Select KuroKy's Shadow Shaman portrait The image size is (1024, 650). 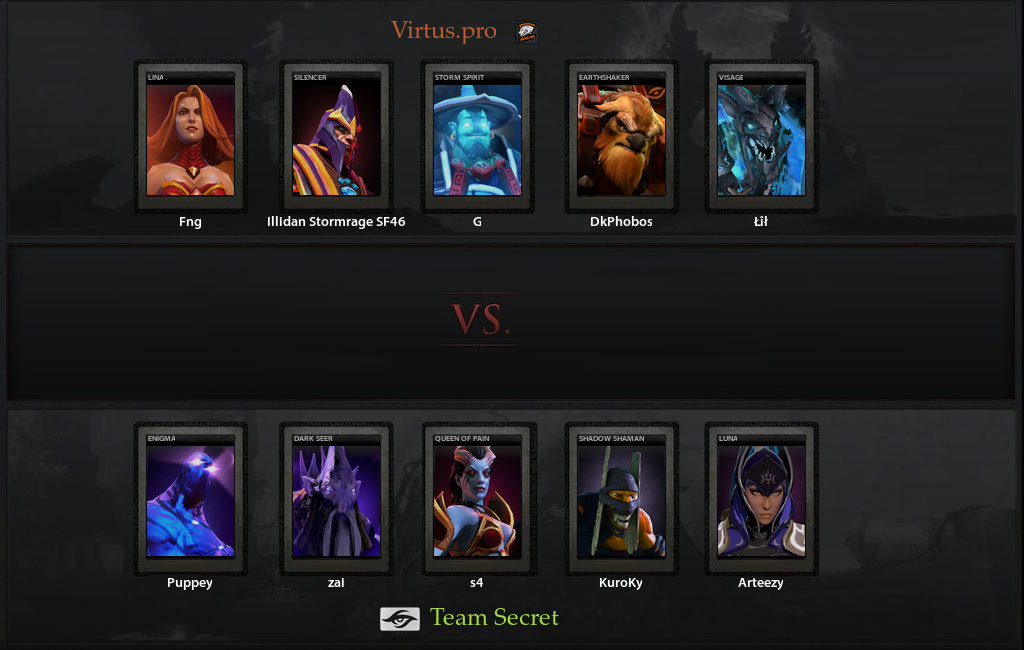pyautogui.click(x=621, y=500)
